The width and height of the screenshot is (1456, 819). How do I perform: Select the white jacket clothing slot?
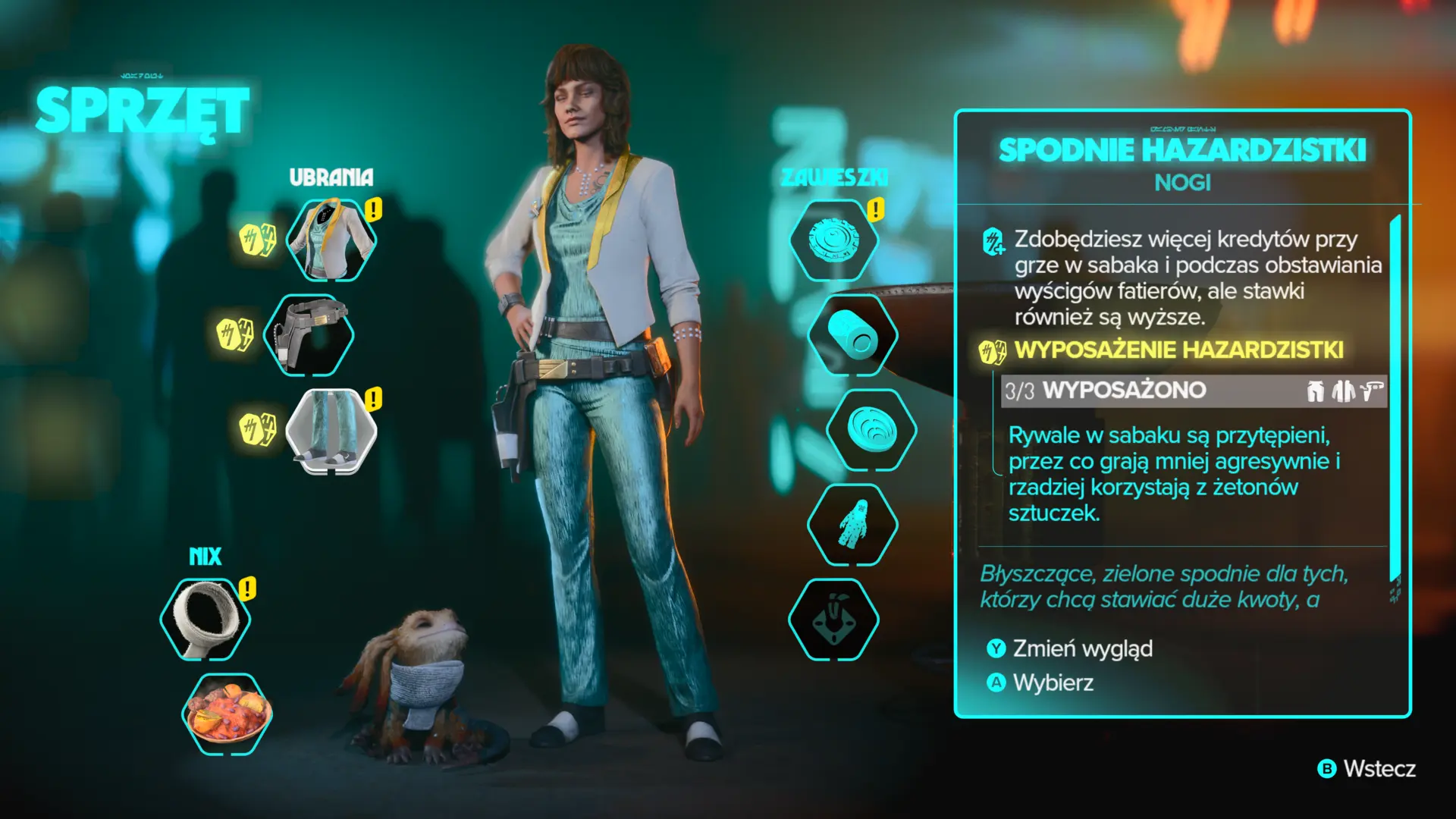331,240
